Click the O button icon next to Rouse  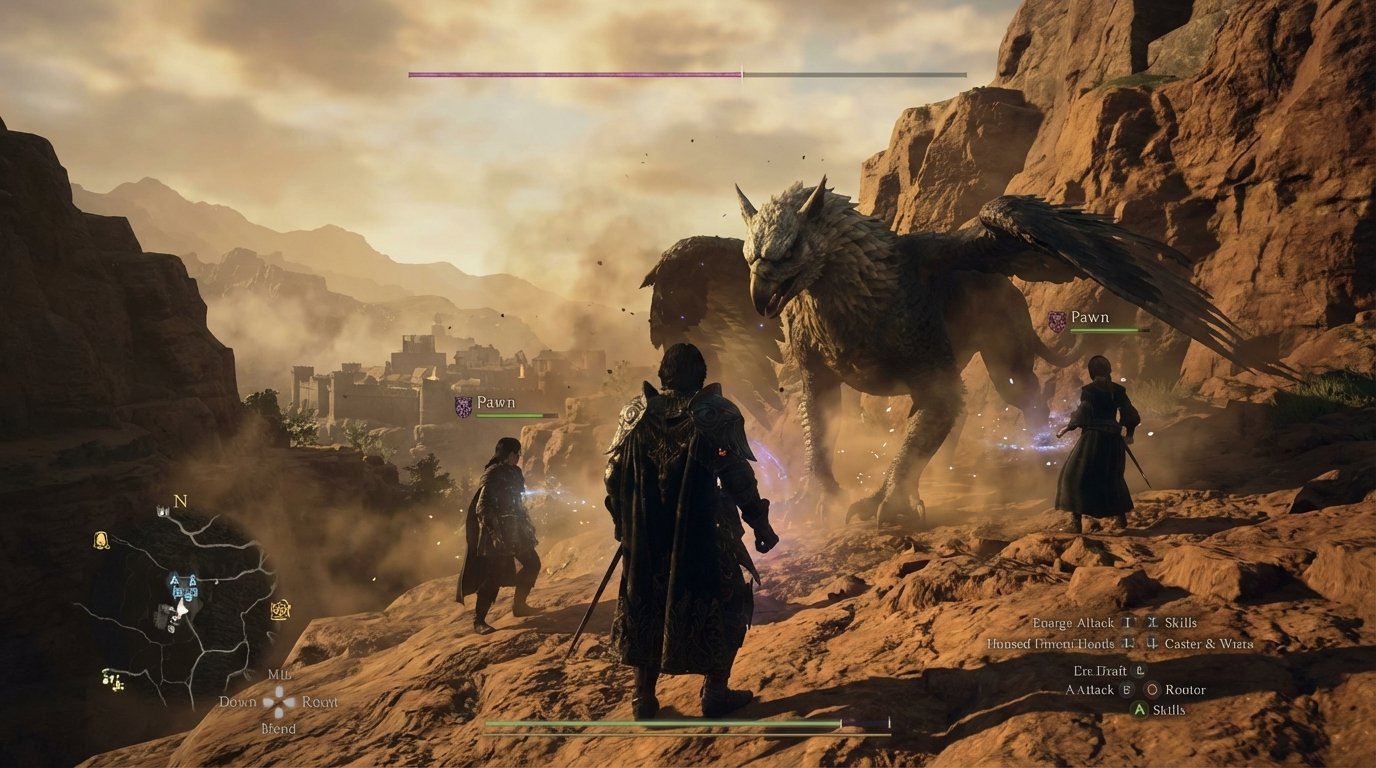point(1152,690)
